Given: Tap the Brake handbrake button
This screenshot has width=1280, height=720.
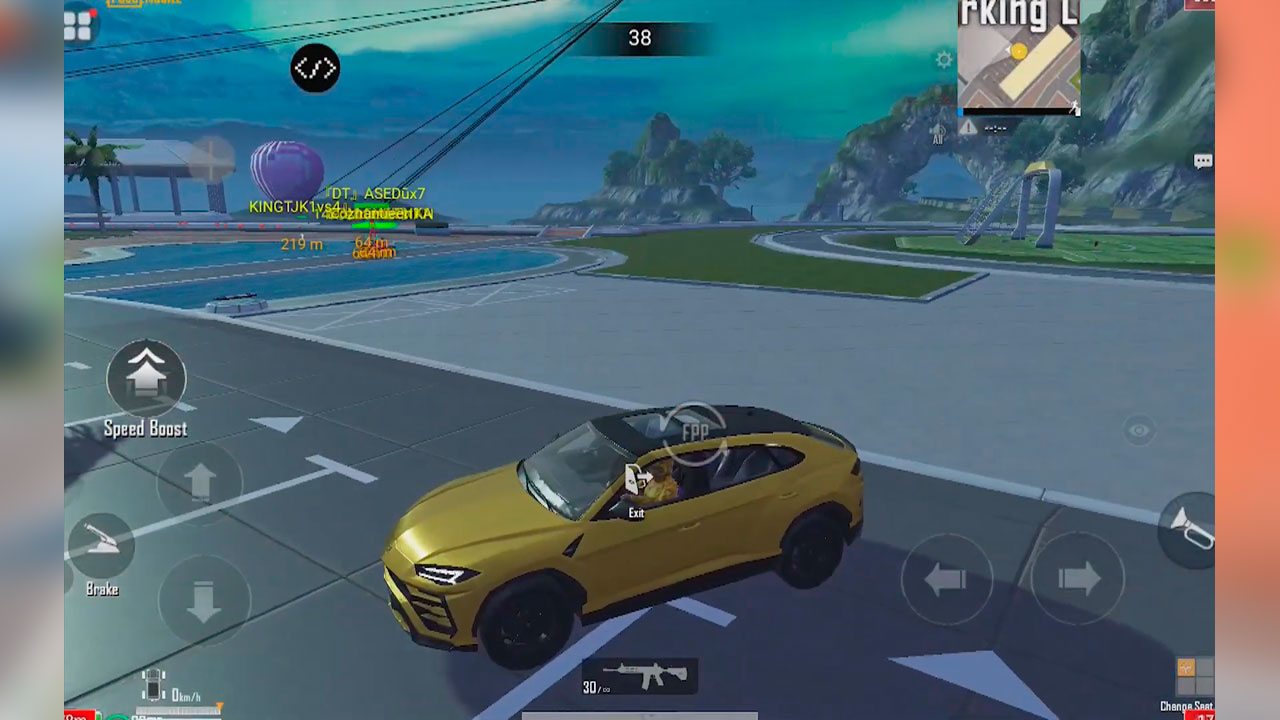Looking at the screenshot, I should click(101, 546).
